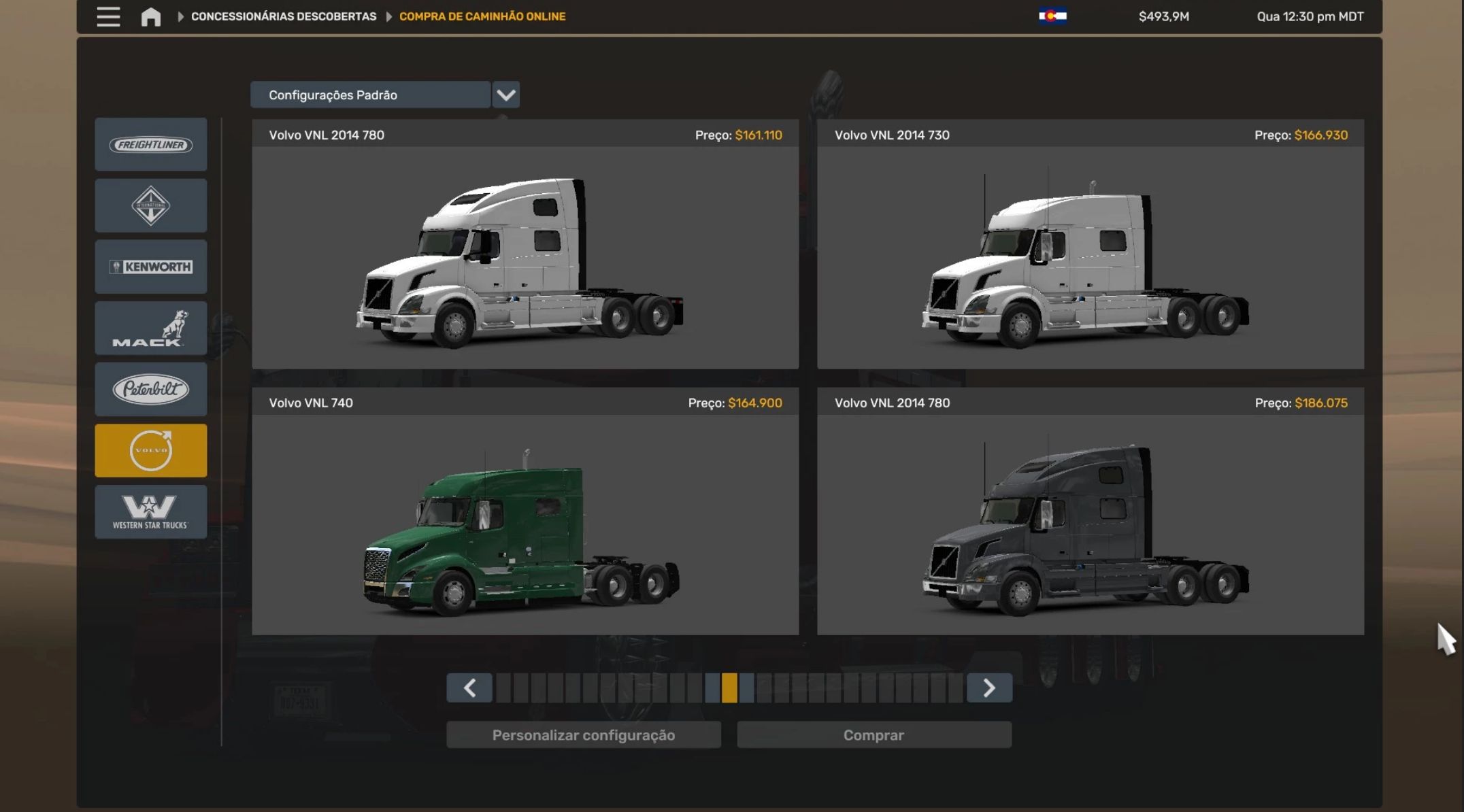Open the hamburger menu
Image resolution: width=1464 pixels, height=812 pixels.
tap(108, 16)
